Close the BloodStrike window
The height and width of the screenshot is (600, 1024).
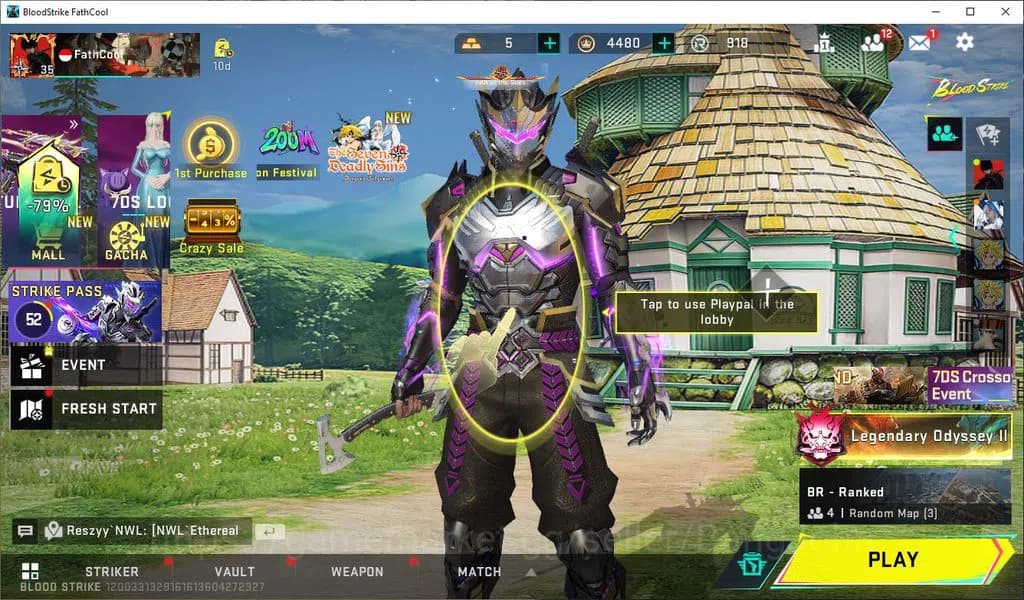coord(1000,11)
